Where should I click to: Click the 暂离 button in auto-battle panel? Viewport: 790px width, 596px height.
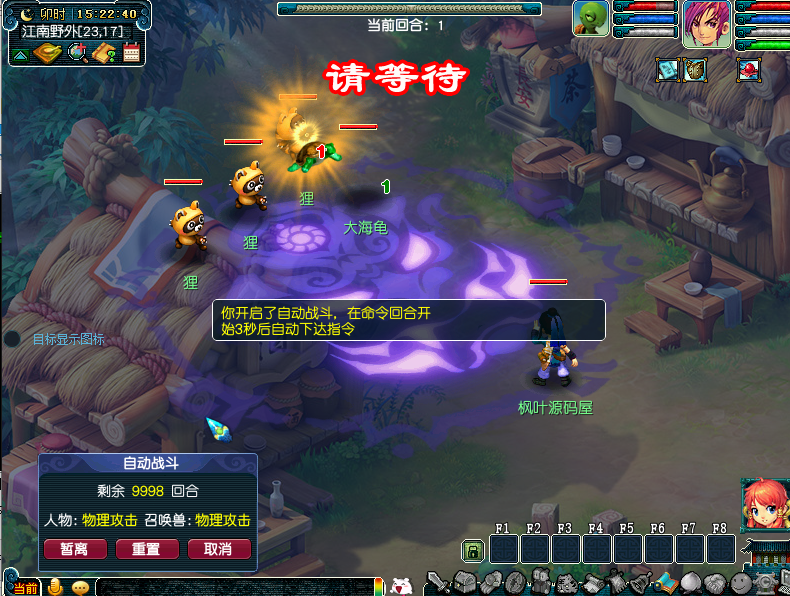[73, 549]
